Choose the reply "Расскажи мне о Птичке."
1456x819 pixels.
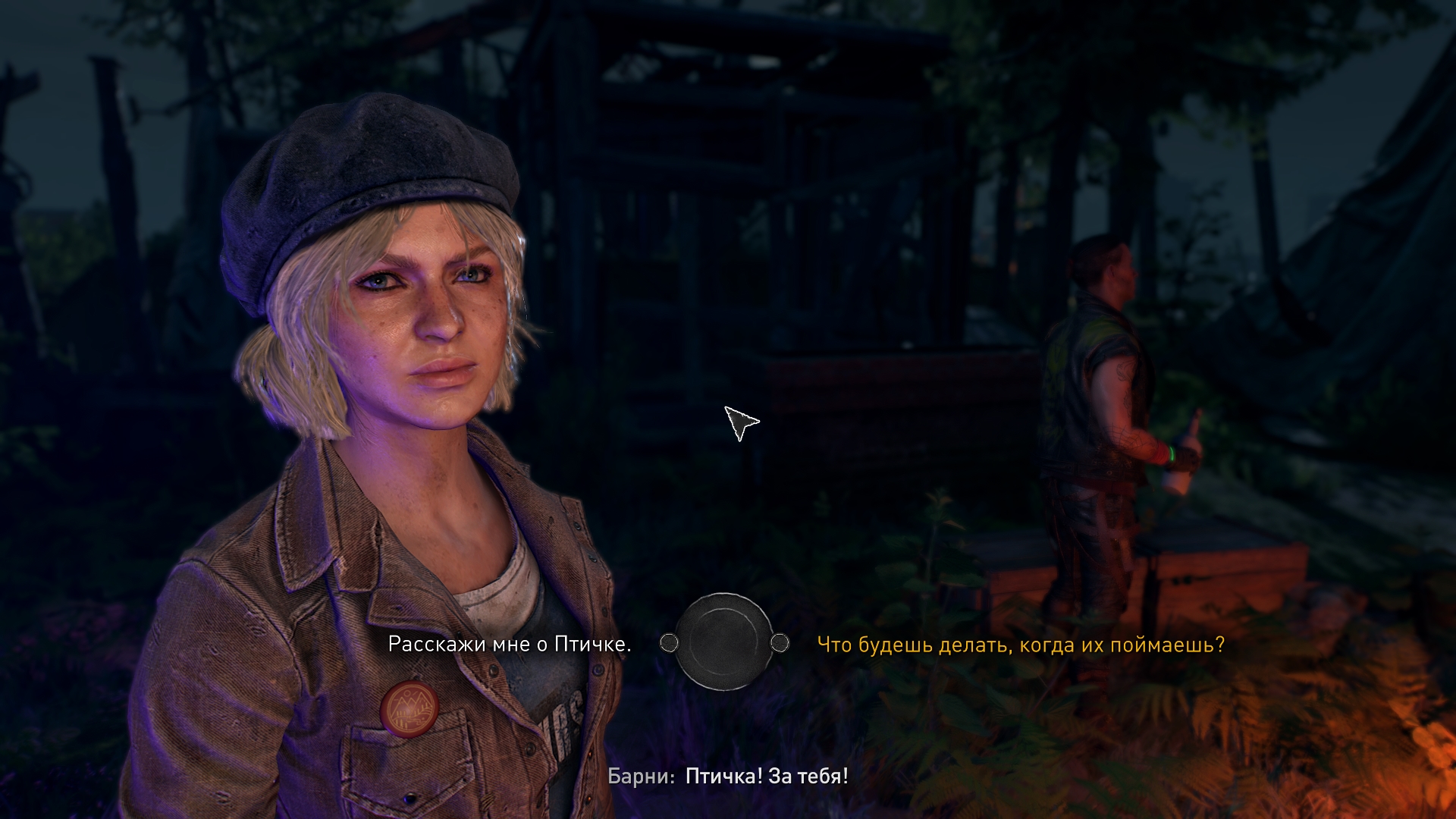click(509, 644)
